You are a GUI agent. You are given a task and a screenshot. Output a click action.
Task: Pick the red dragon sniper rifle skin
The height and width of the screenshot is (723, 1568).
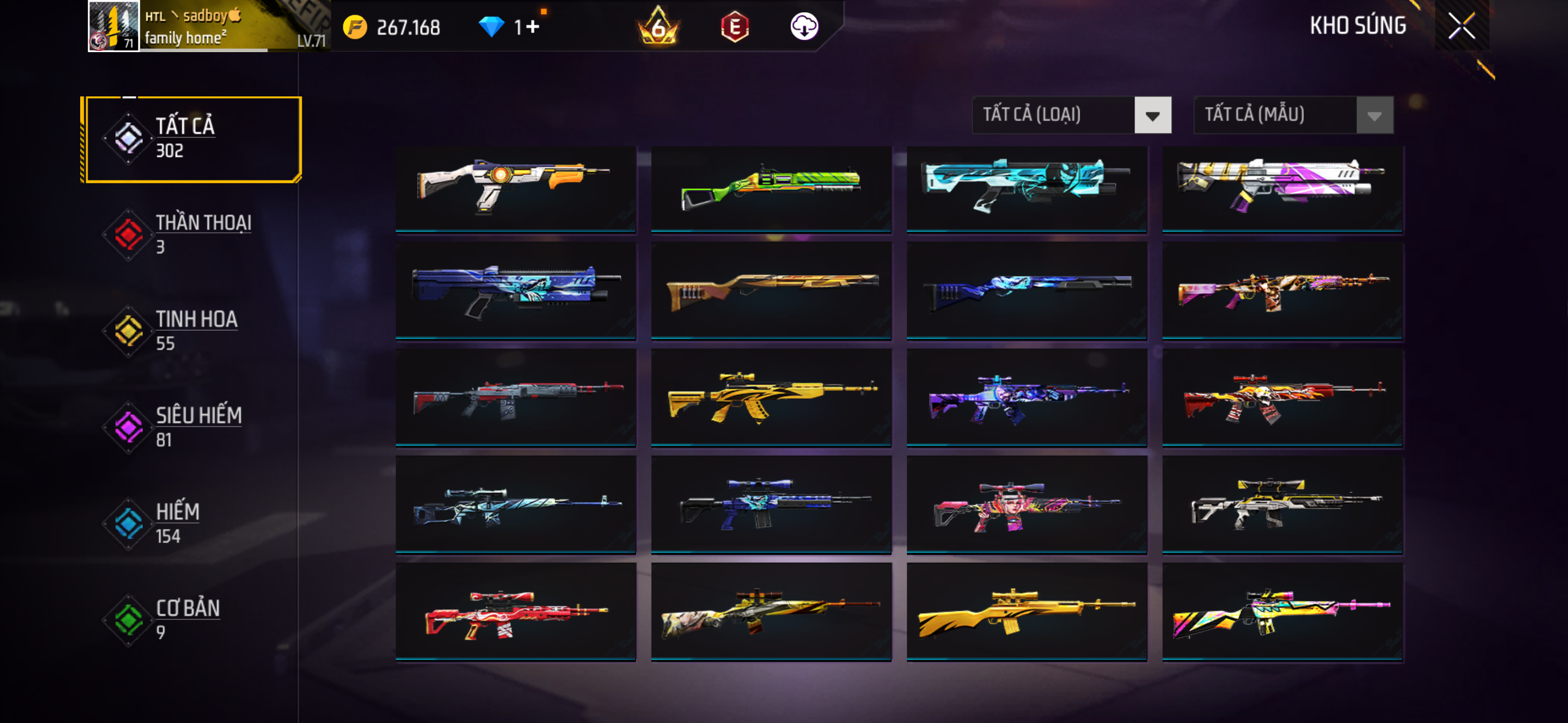point(515,611)
